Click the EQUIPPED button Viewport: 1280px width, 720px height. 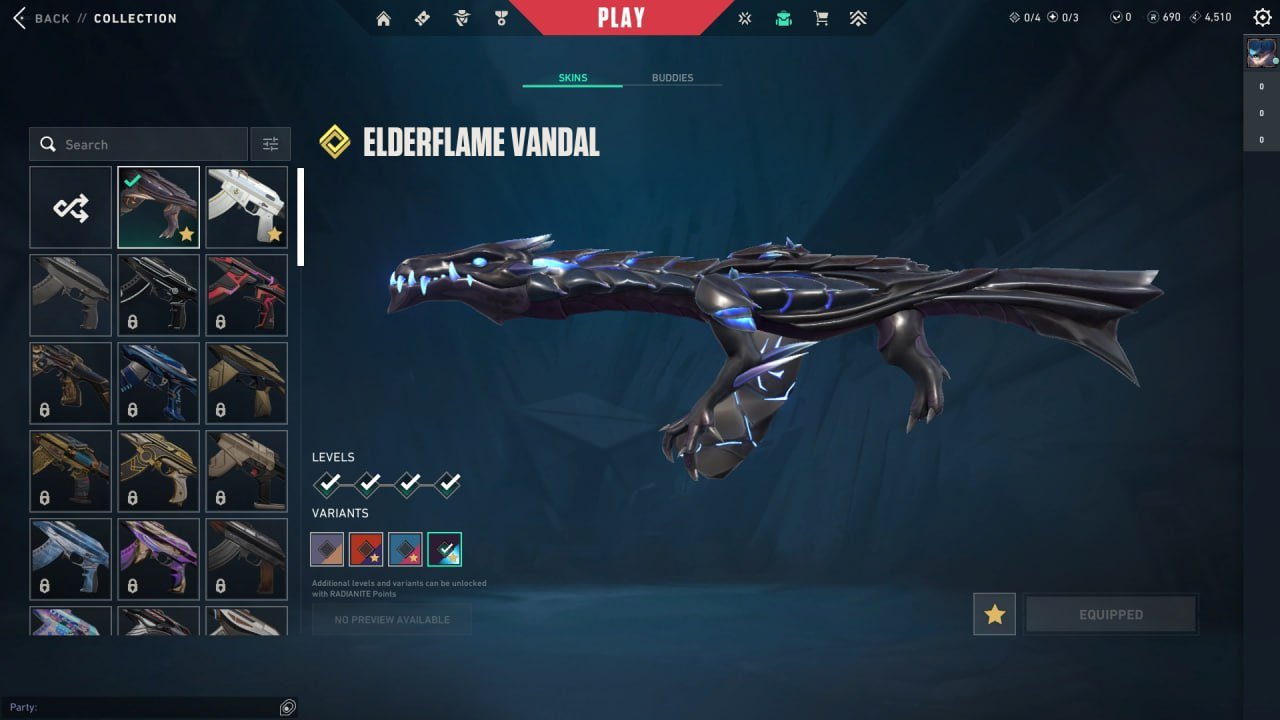coord(1111,614)
